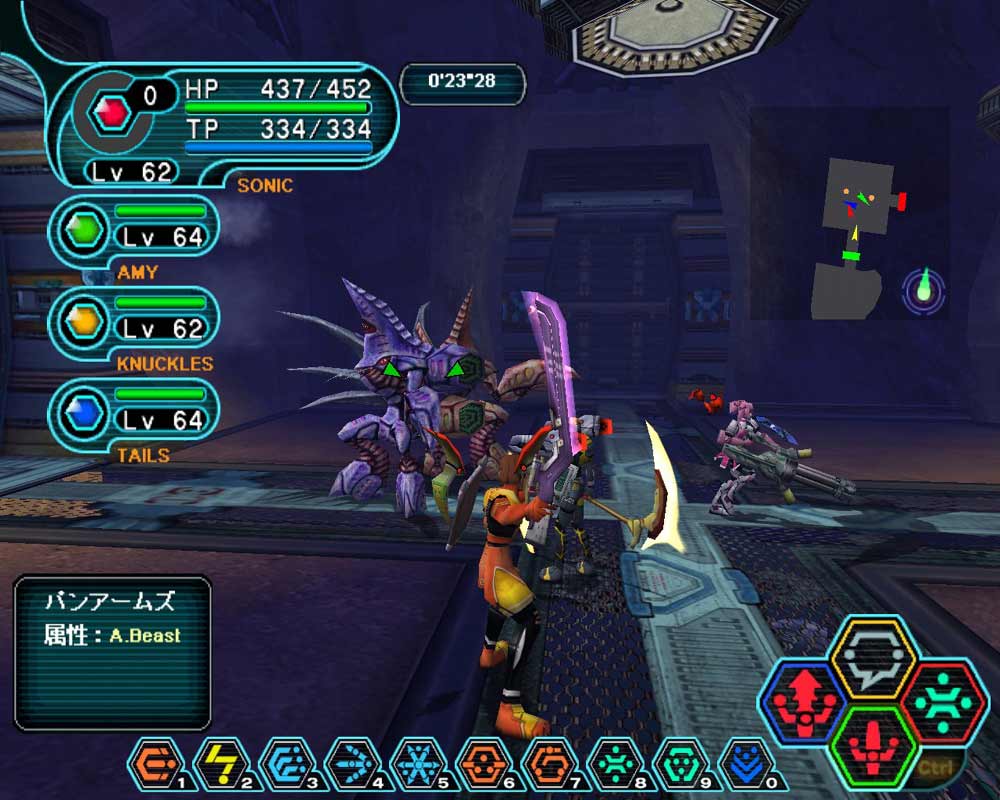Select party member TAILS's status panel
Image resolution: width=1000 pixels, height=800 pixels.
click(135, 412)
